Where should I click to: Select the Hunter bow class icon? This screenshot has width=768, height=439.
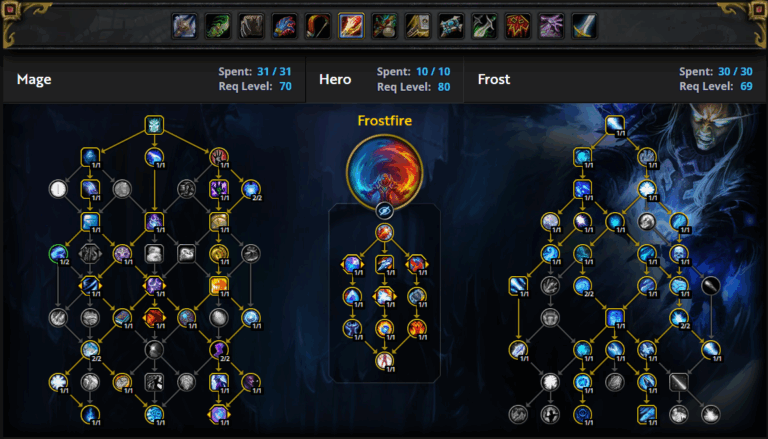tap(317, 25)
